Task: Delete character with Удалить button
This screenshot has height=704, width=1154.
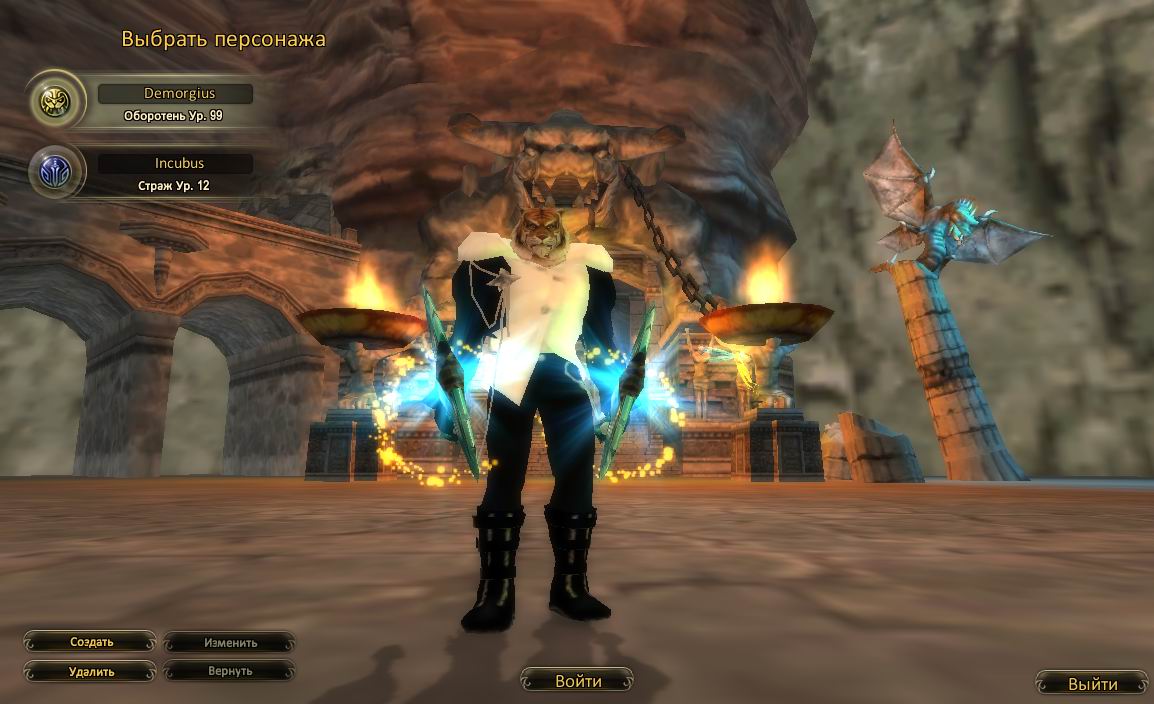Action: point(91,672)
